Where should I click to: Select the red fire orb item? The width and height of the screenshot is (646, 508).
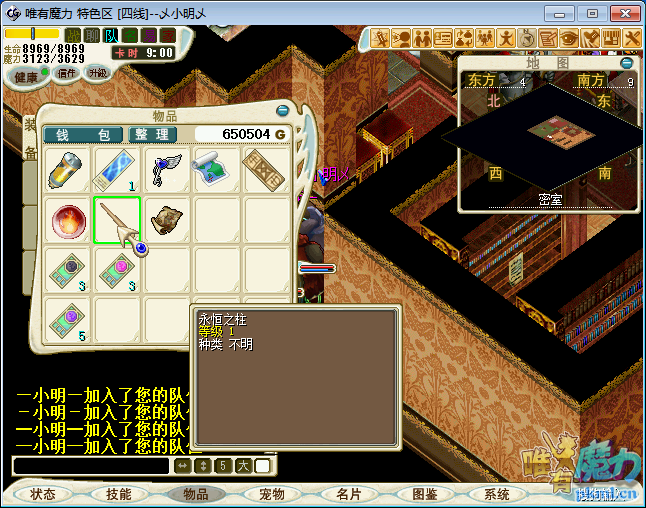69,220
